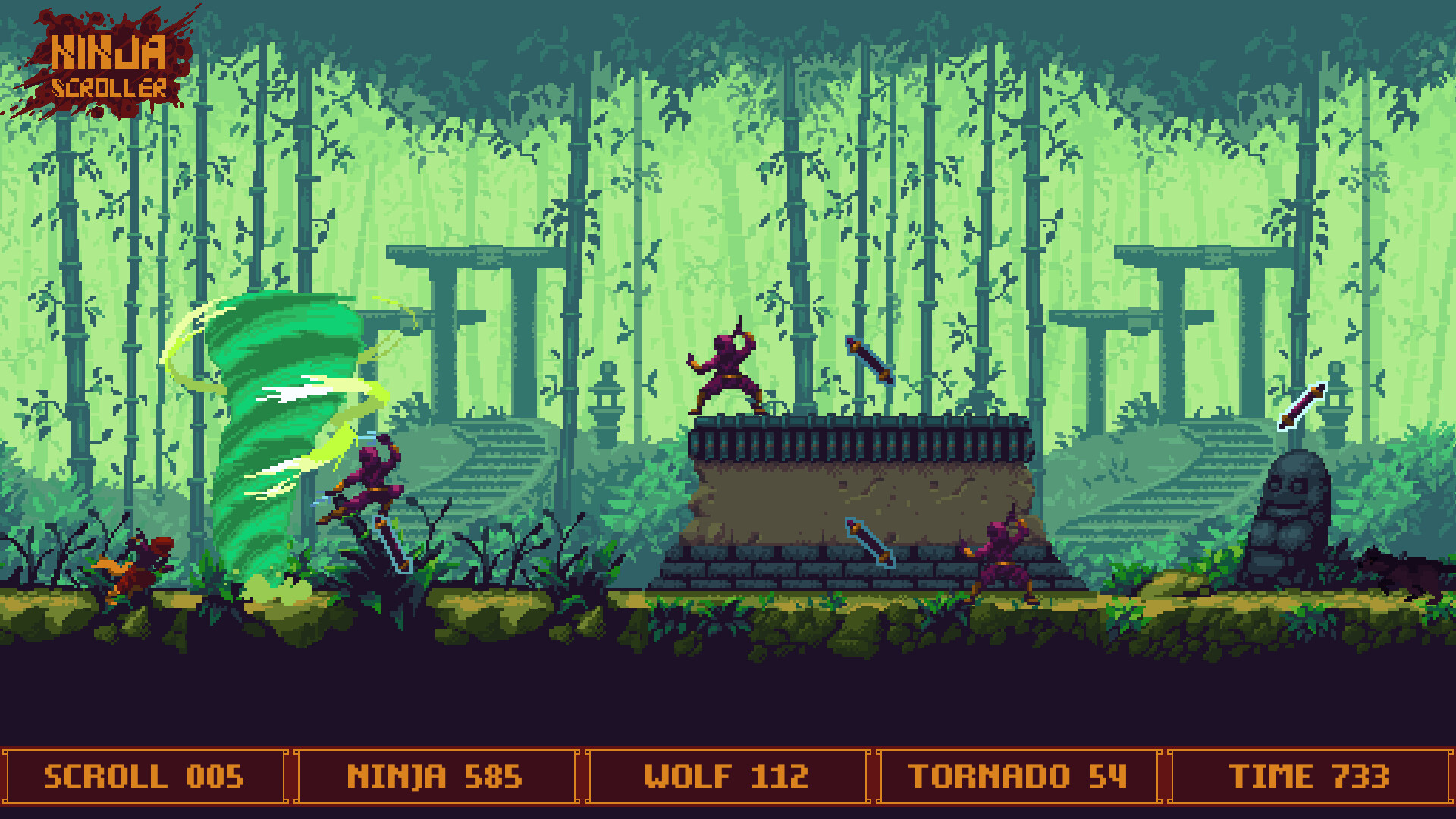
Task: Open the SCROLL 005 counter panel
Action: pos(144,775)
